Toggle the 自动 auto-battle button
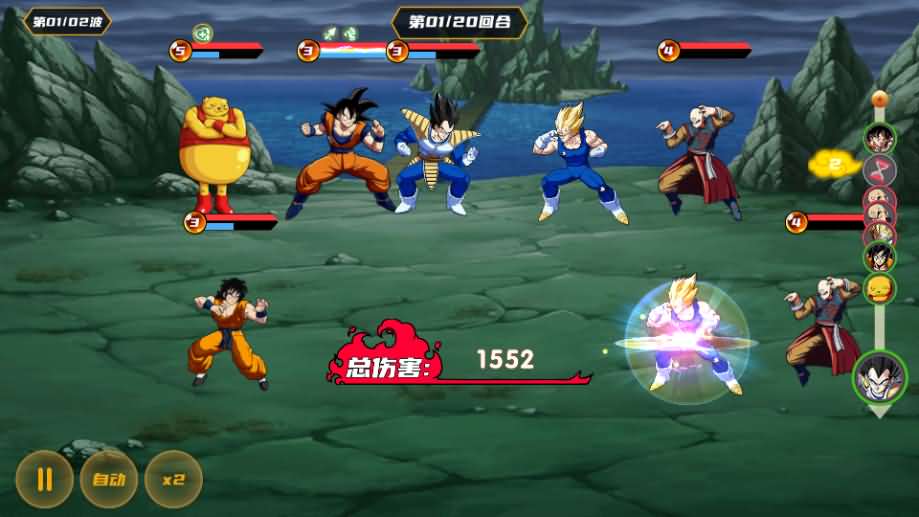The height and width of the screenshot is (517, 919). tap(108, 478)
